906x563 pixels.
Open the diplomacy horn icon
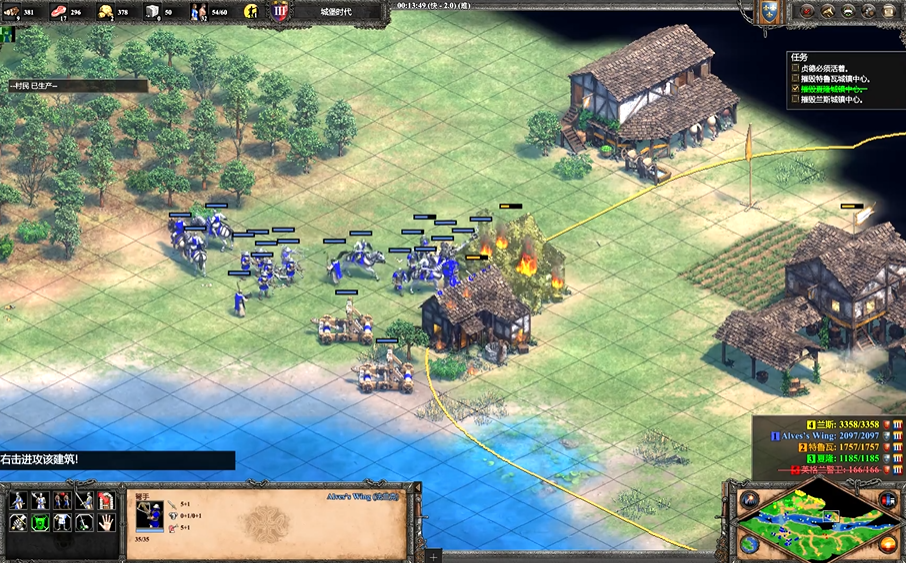pos(828,11)
